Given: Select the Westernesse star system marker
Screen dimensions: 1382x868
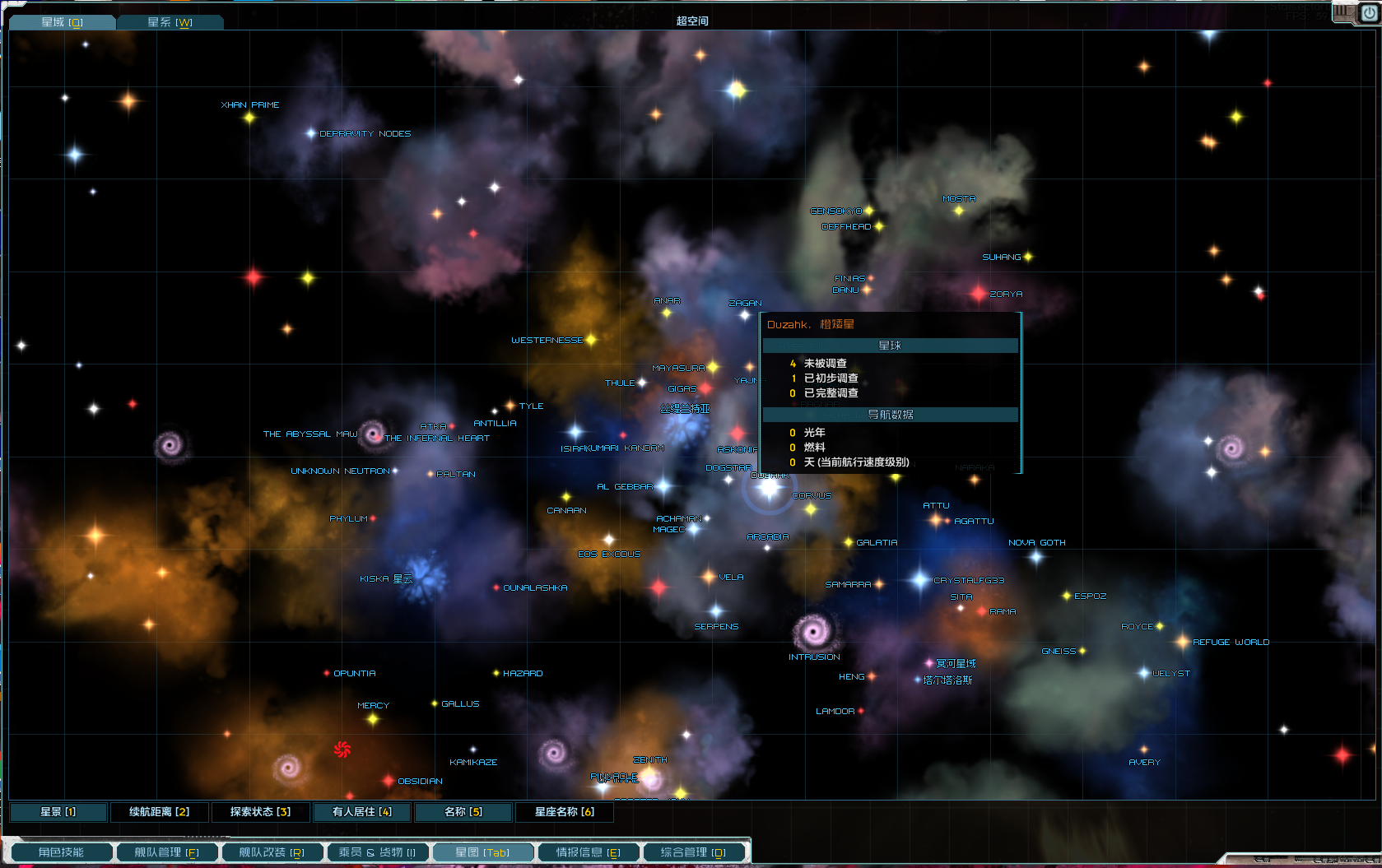Looking at the screenshot, I should point(591,340).
